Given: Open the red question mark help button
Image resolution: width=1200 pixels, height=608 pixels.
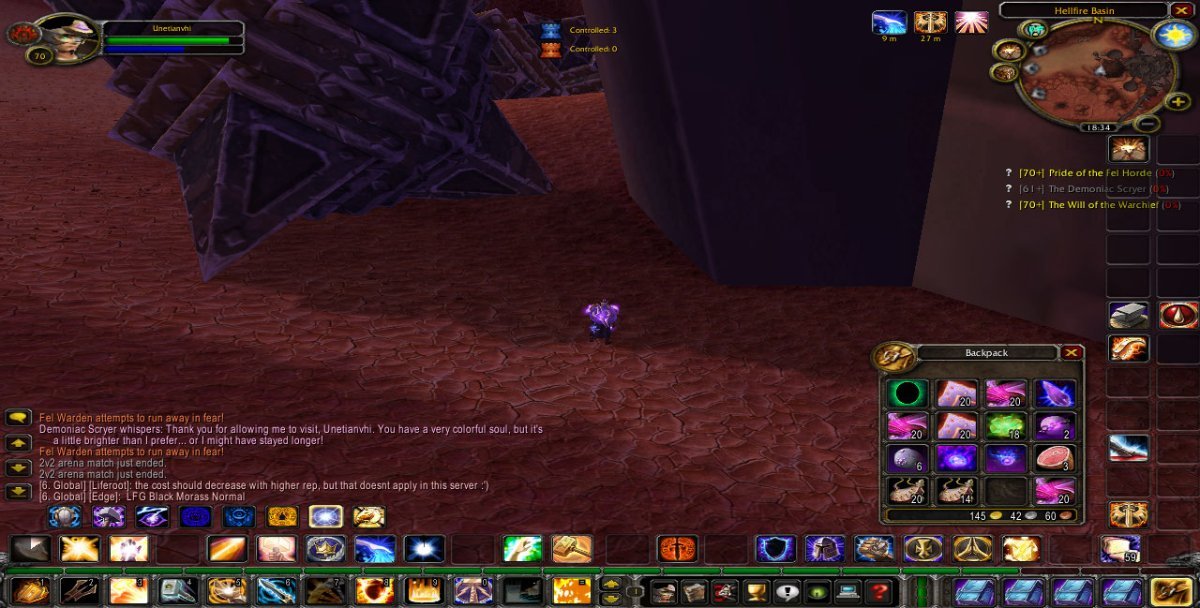Looking at the screenshot, I should 878,591.
